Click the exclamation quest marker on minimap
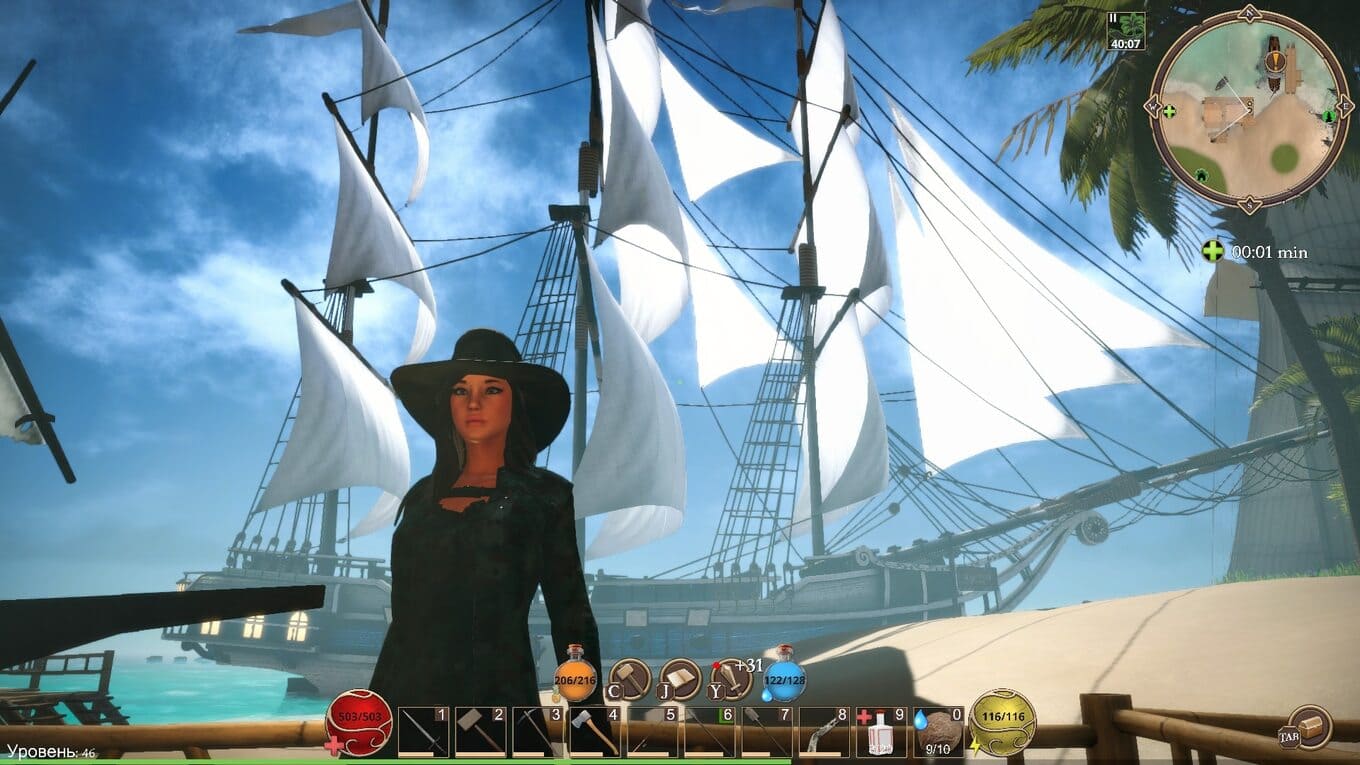Image resolution: width=1360 pixels, height=765 pixels. click(x=1274, y=61)
